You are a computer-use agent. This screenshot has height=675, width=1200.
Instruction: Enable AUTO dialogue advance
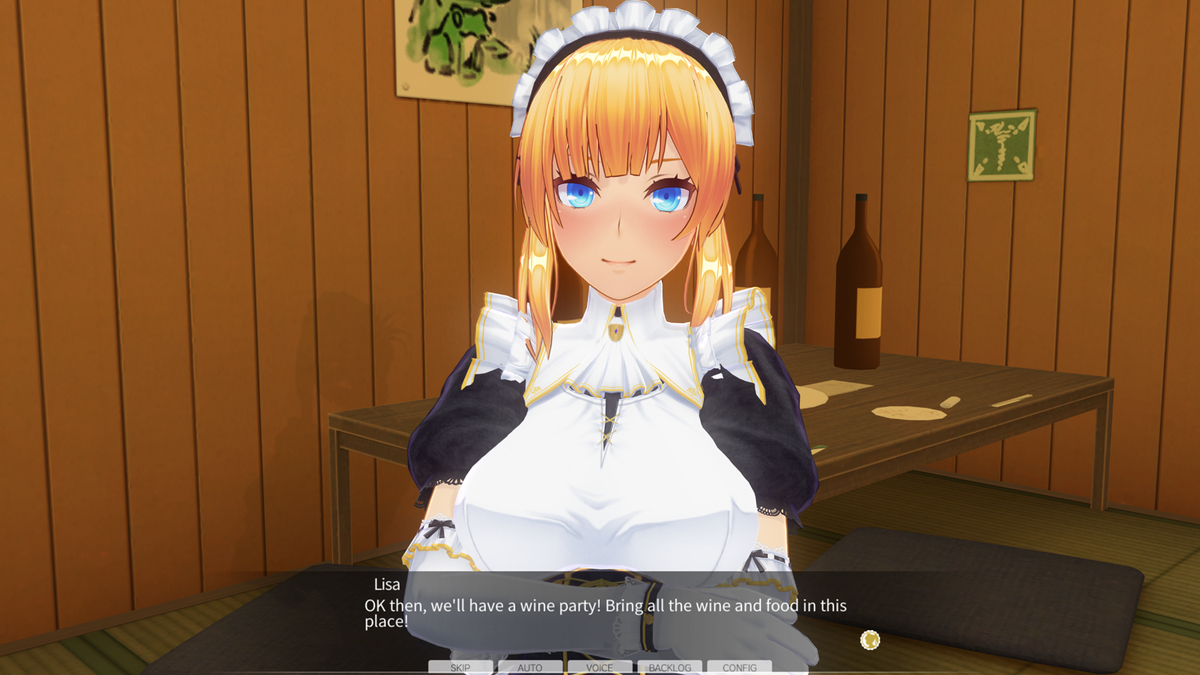[x=530, y=667]
